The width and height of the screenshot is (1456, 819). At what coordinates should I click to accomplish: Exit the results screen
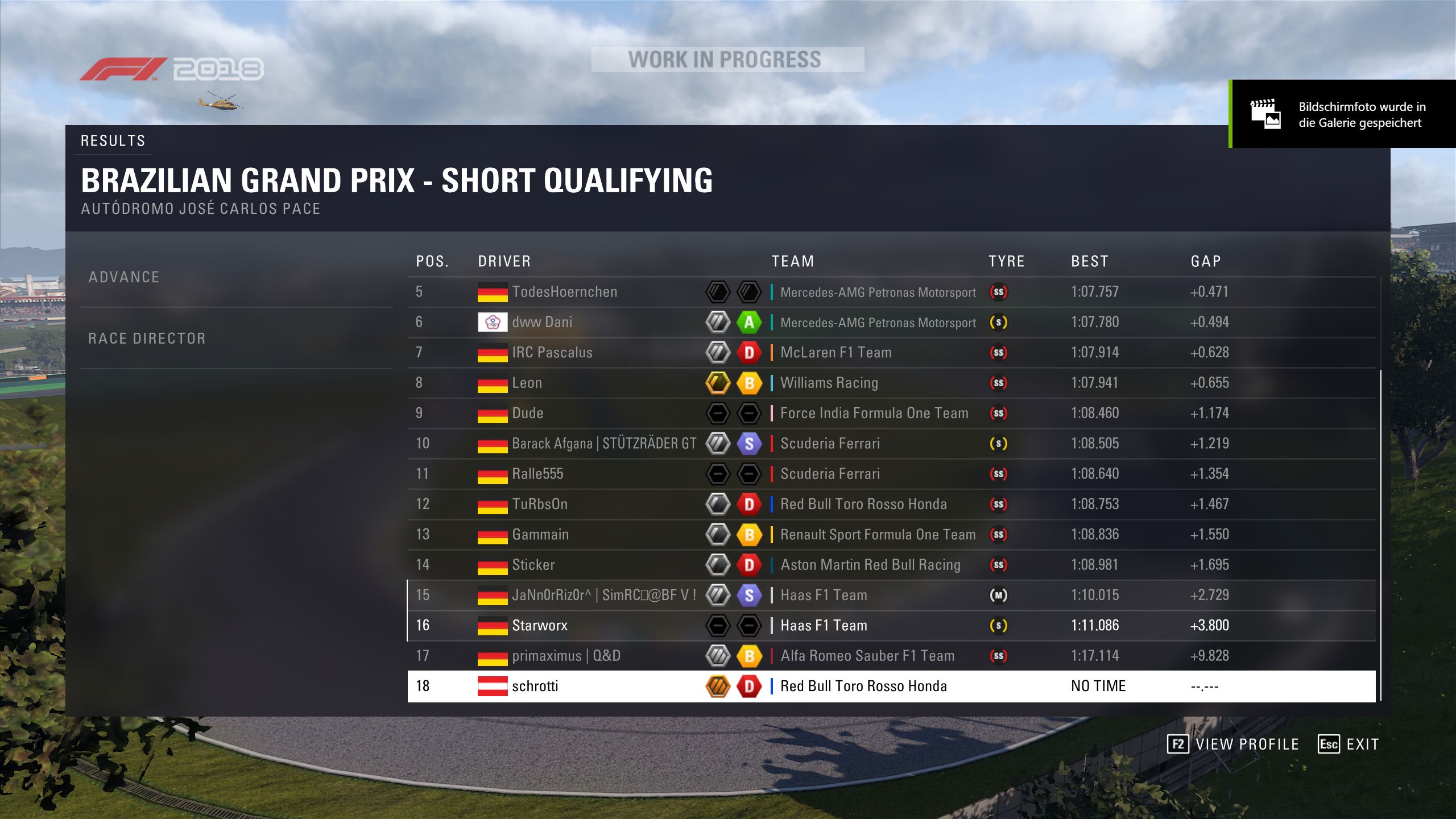(1349, 744)
